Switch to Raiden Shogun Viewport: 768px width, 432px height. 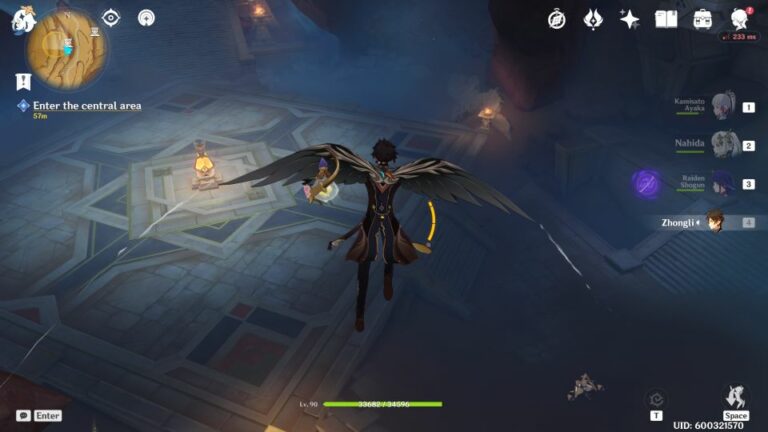pos(723,183)
